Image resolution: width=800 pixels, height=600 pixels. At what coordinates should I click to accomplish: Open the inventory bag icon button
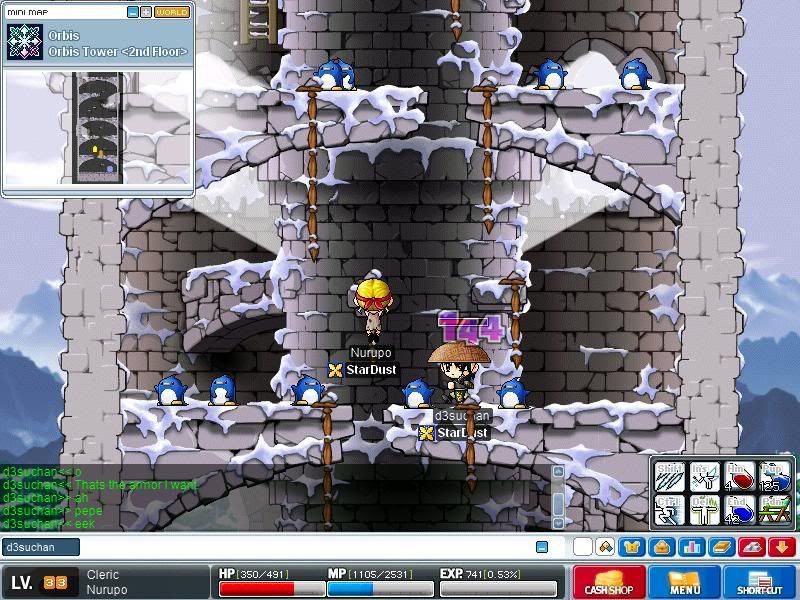(661, 547)
